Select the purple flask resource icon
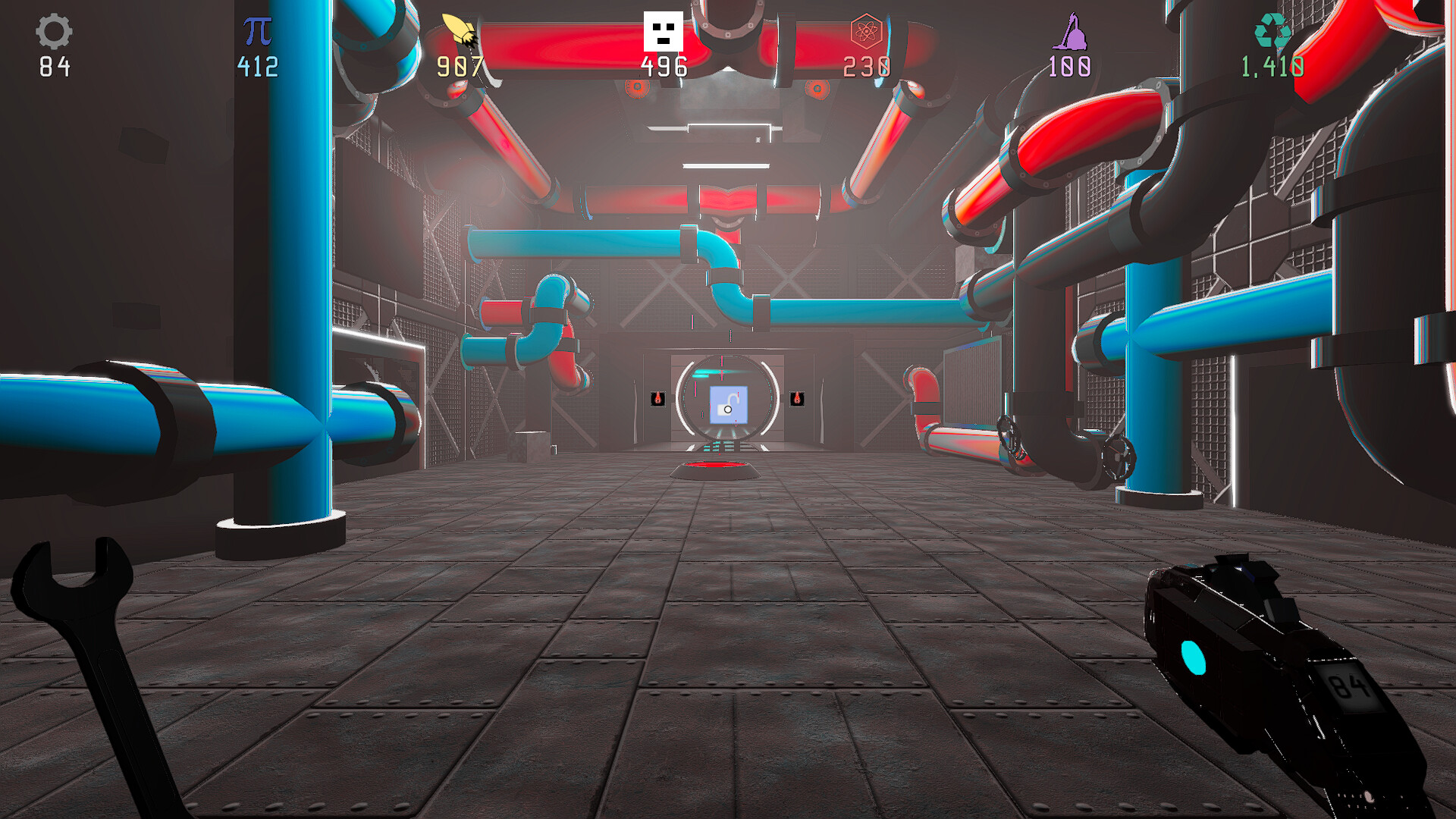This screenshot has height=819, width=1456. pyautogui.click(x=1068, y=32)
